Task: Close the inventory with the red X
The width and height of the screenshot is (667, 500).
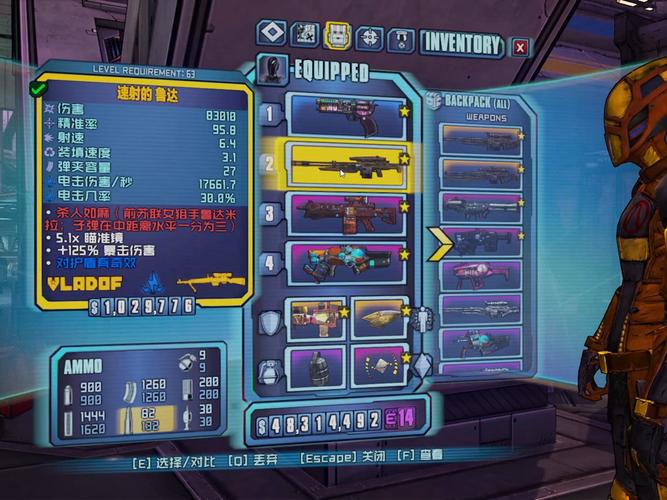Action: (x=519, y=46)
